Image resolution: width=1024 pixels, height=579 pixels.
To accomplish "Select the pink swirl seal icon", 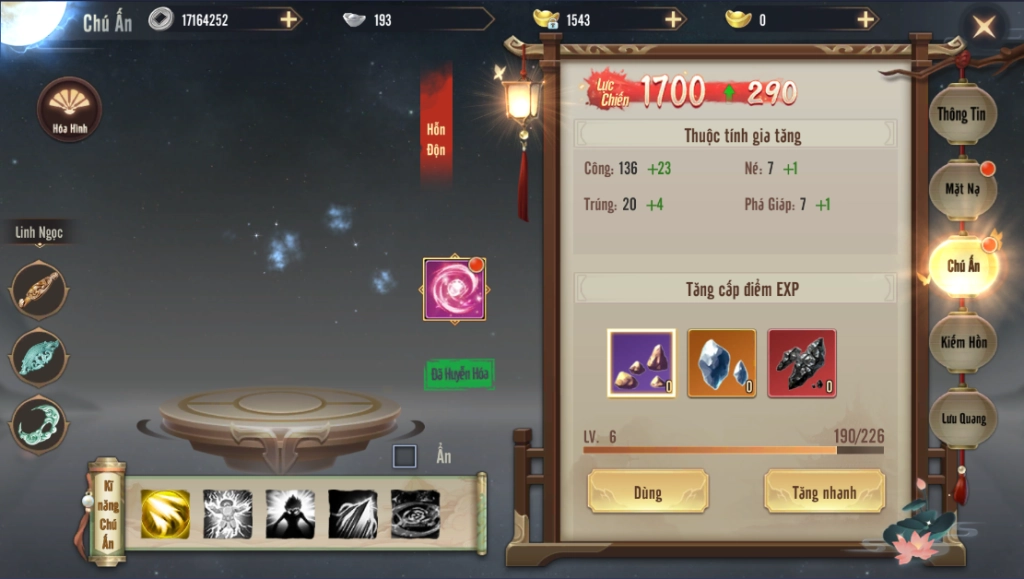I will coord(454,290).
